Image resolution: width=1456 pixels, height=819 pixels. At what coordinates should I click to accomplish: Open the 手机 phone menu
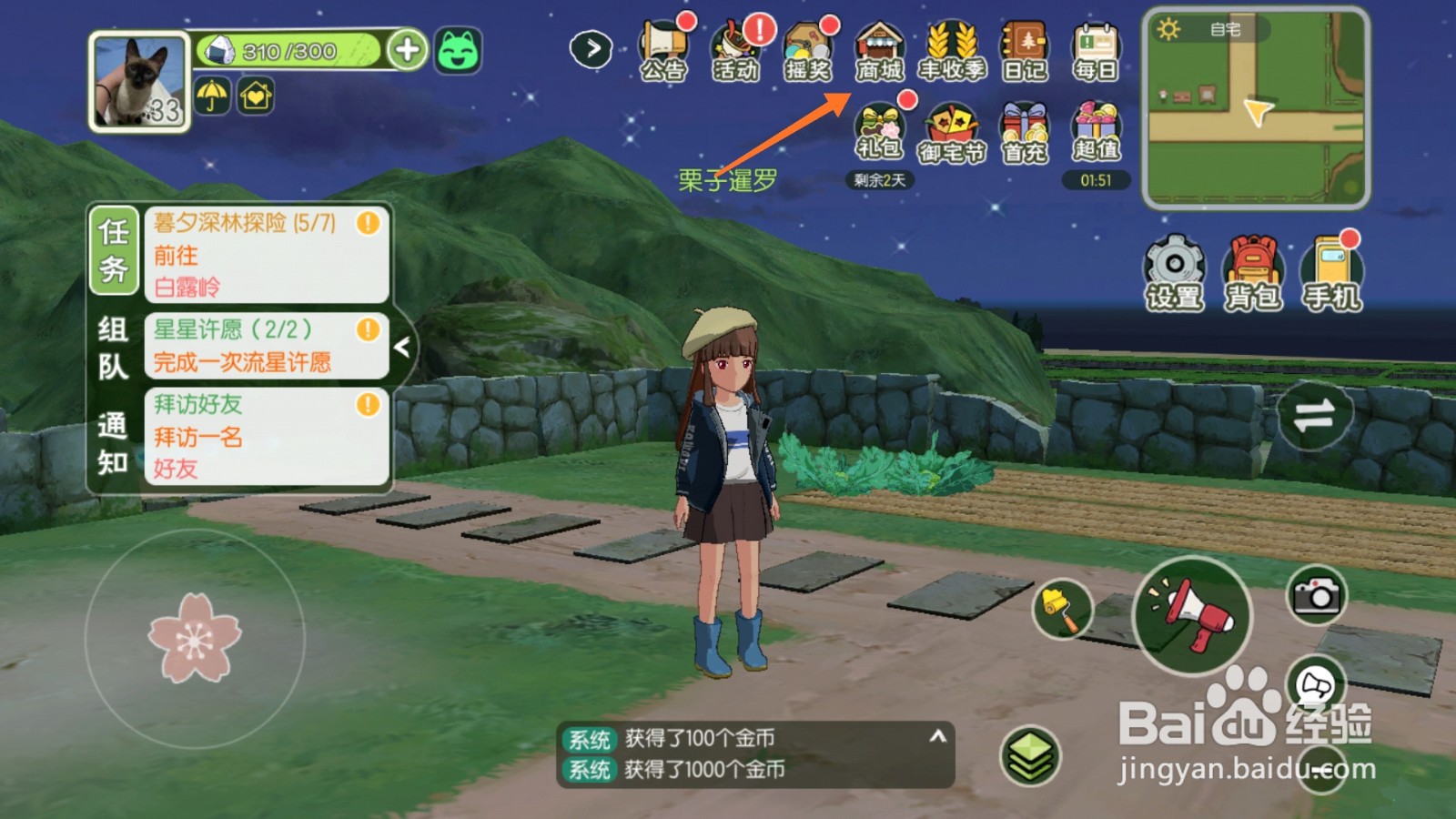click(1332, 273)
